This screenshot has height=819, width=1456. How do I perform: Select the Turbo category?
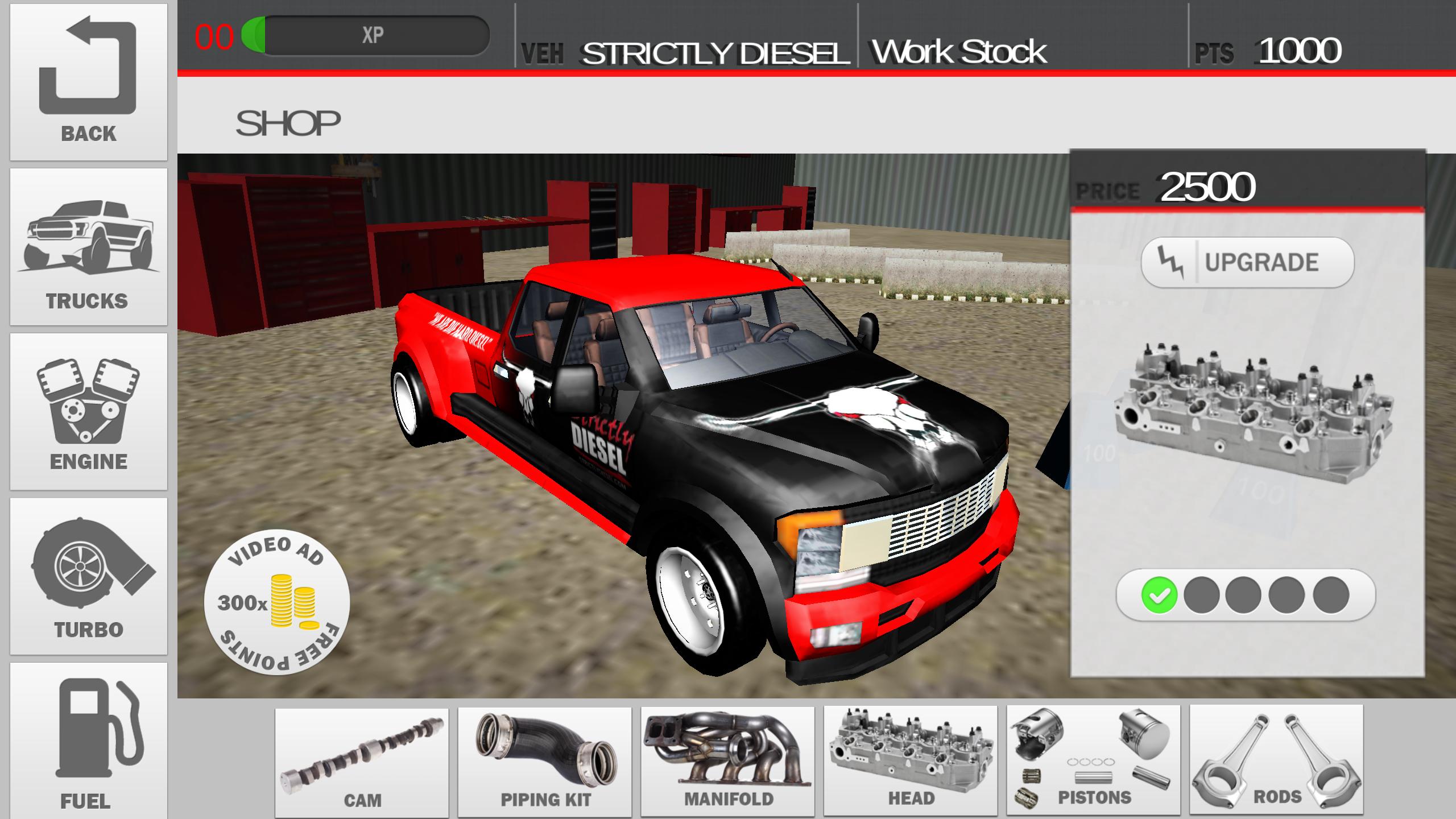89,576
